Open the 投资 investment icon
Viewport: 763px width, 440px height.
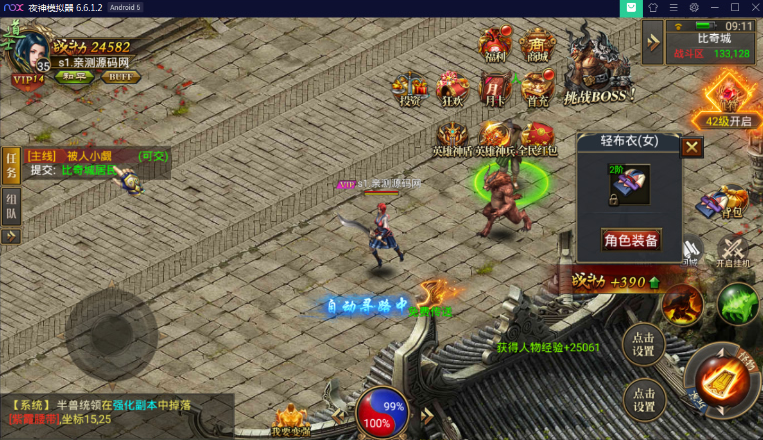[410, 88]
